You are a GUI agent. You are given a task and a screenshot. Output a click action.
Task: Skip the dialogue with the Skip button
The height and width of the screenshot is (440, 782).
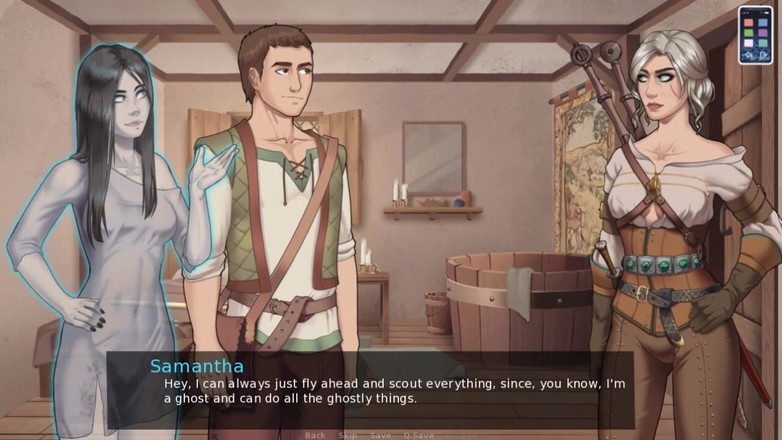pos(347,435)
